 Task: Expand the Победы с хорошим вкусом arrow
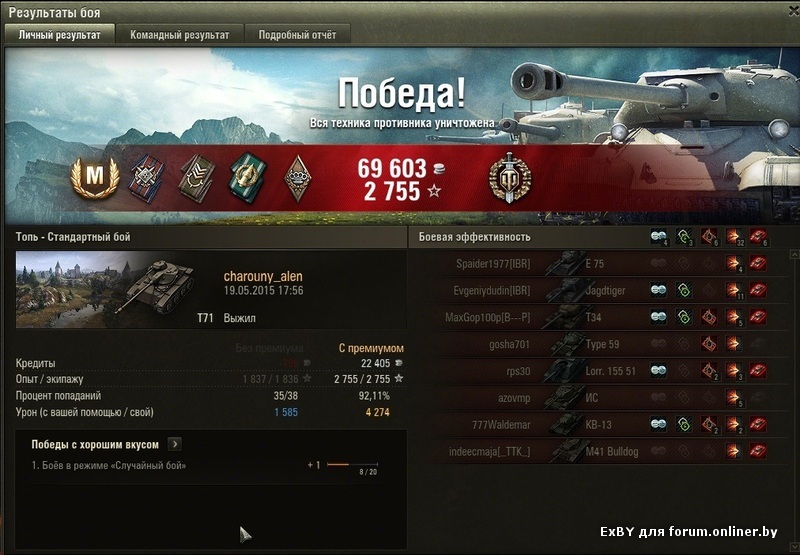tap(175, 444)
